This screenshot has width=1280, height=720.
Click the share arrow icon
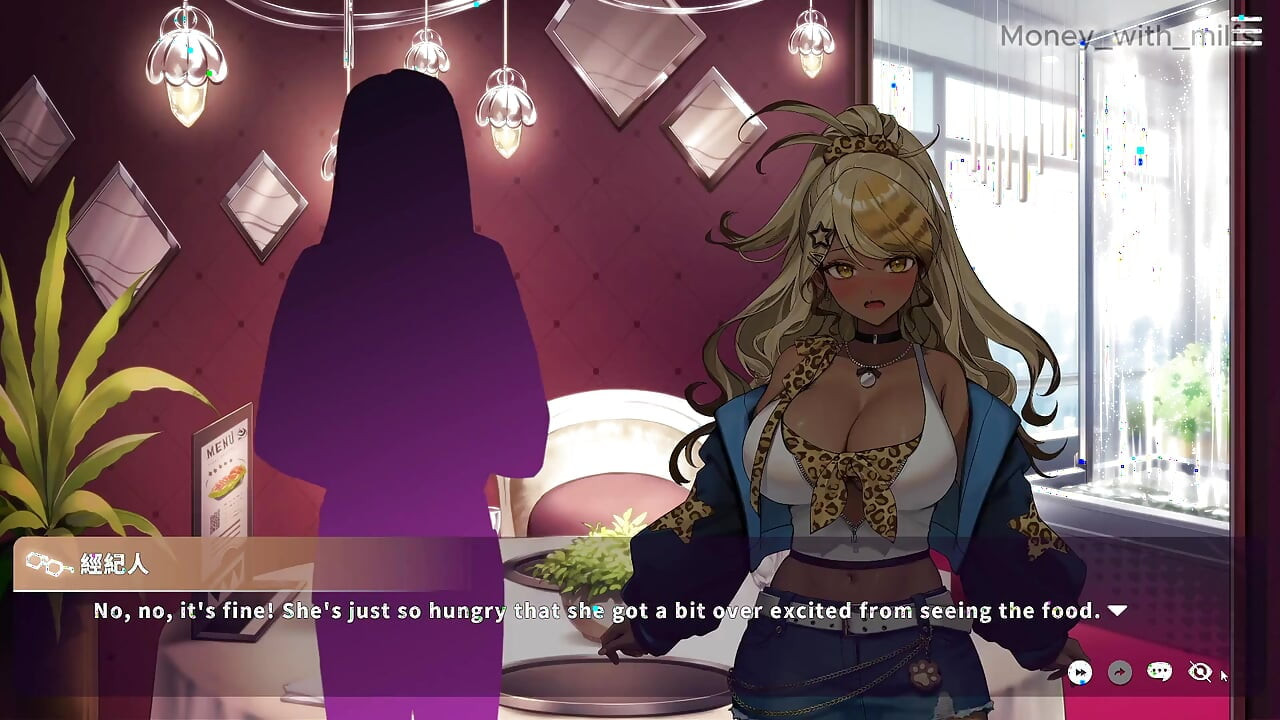coord(1119,673)
